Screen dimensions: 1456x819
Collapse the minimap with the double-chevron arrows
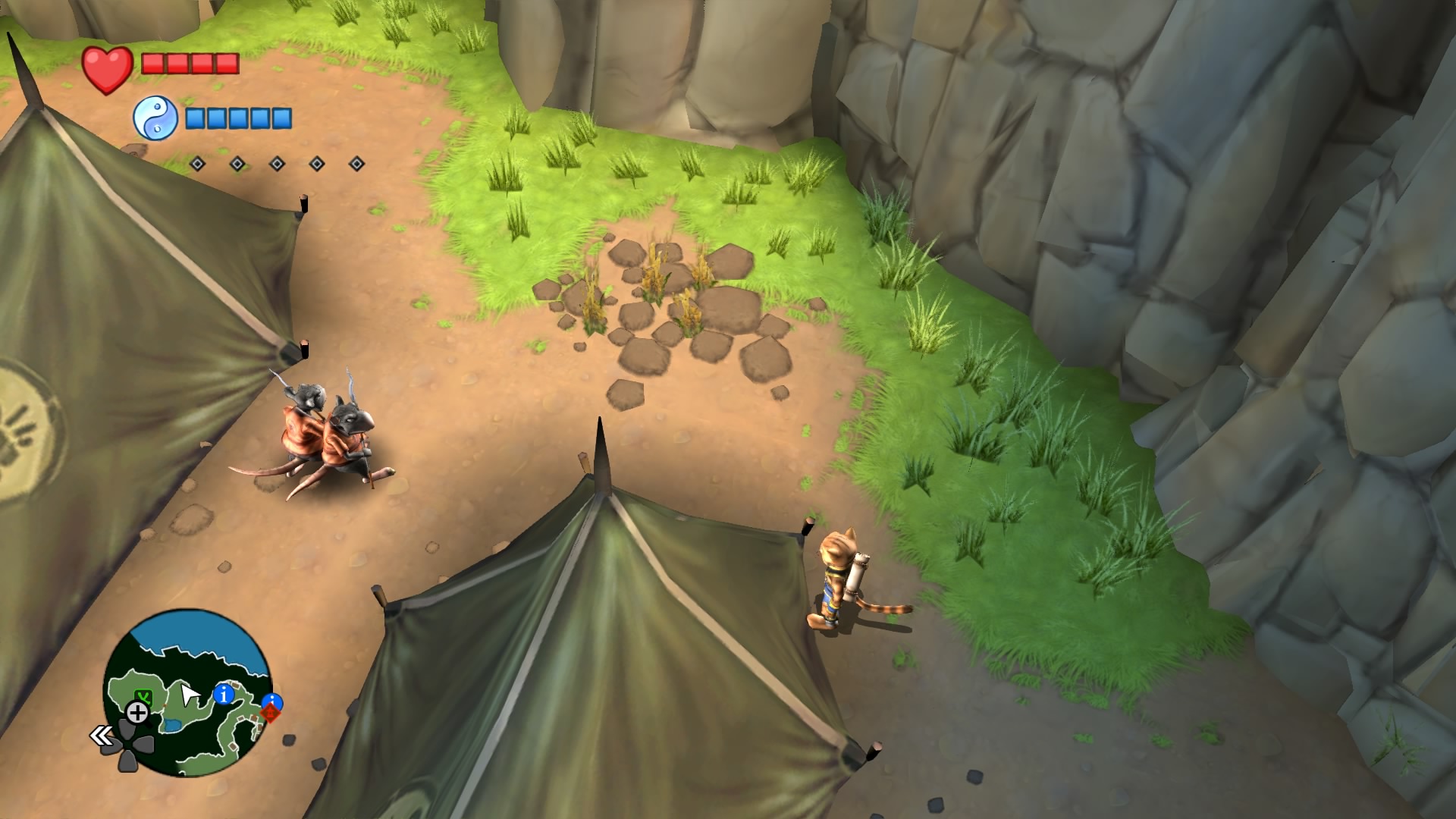click(x=102, y=735)
